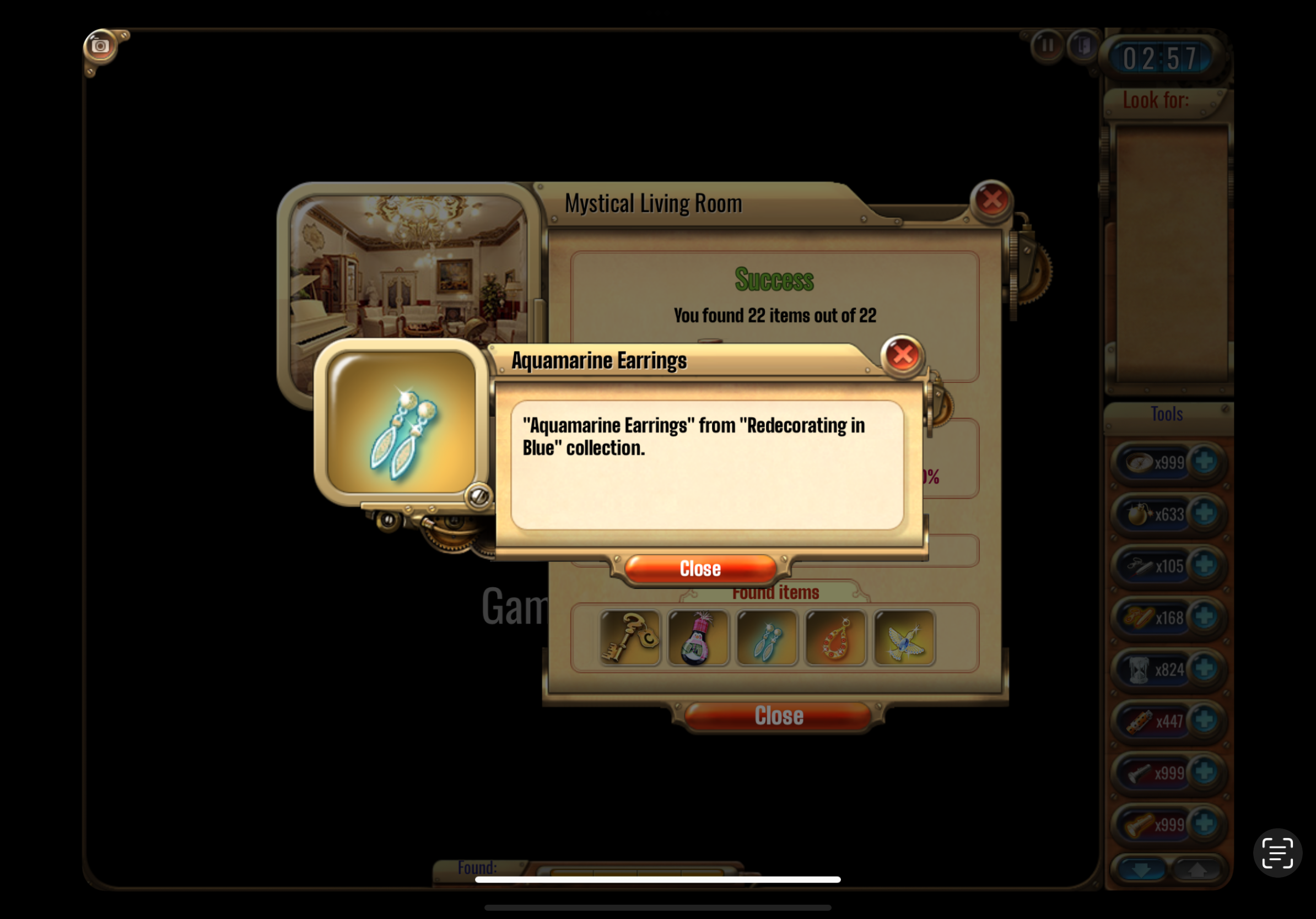Viewport: 1316px width, 919px height.
Task: Select the aquamarine earrings found item slot
Action: (767, 637)
